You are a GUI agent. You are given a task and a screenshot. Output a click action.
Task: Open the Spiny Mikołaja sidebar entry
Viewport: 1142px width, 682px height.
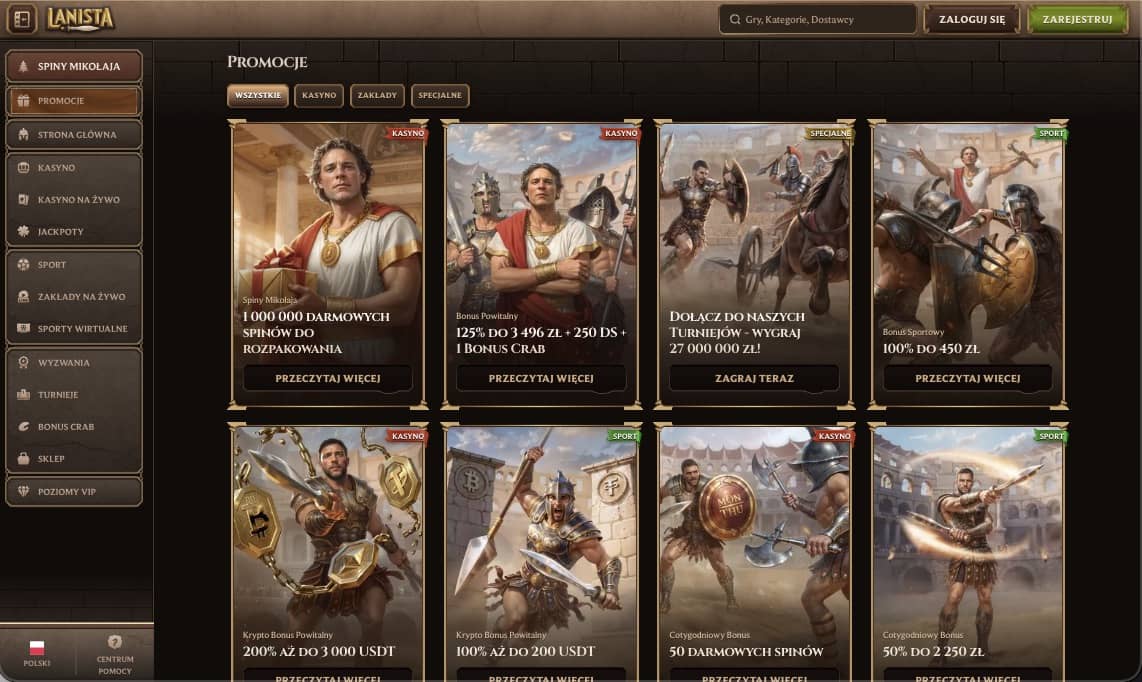[74, 66]
